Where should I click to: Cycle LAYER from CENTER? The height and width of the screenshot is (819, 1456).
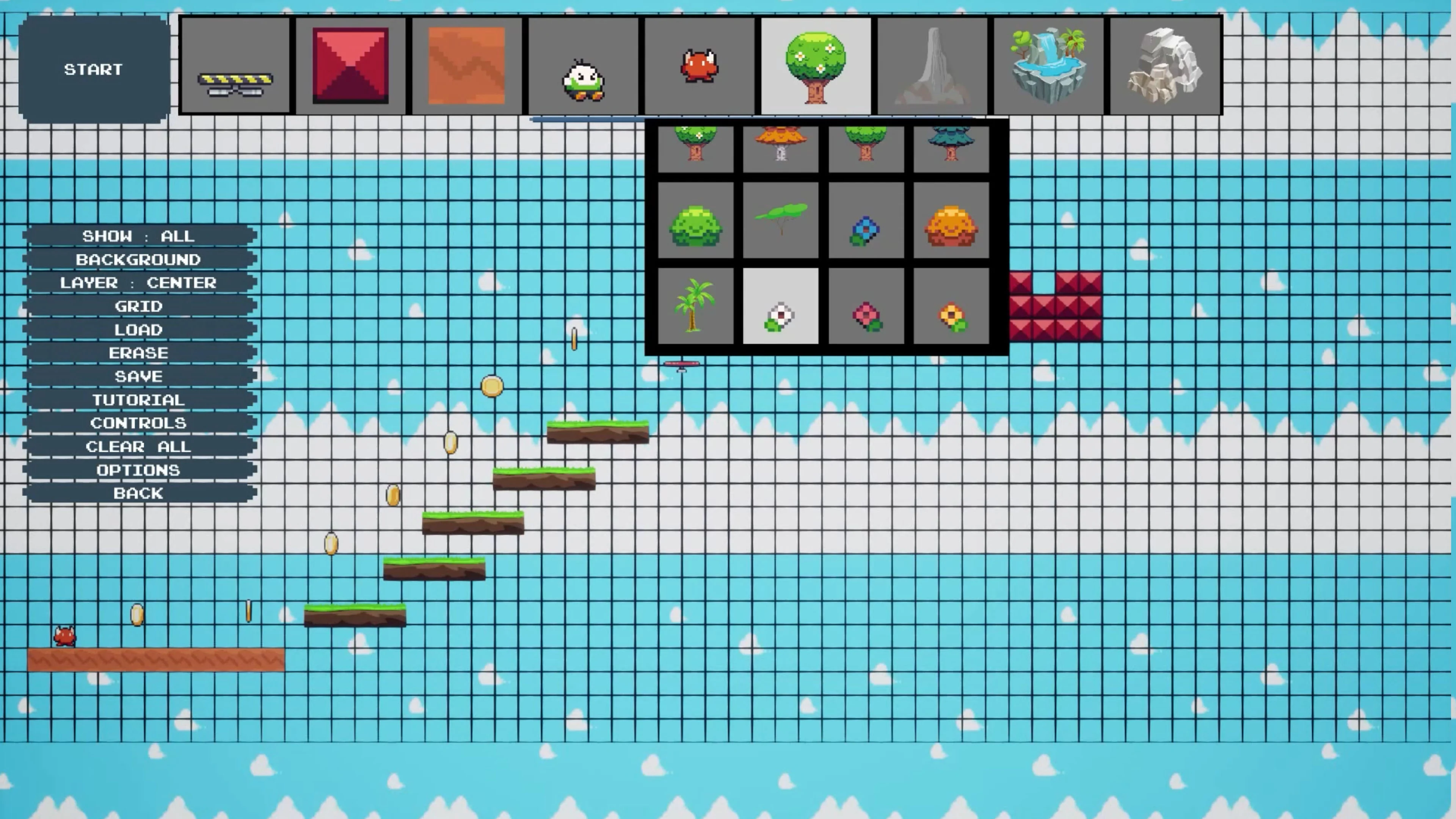[139, 282]
